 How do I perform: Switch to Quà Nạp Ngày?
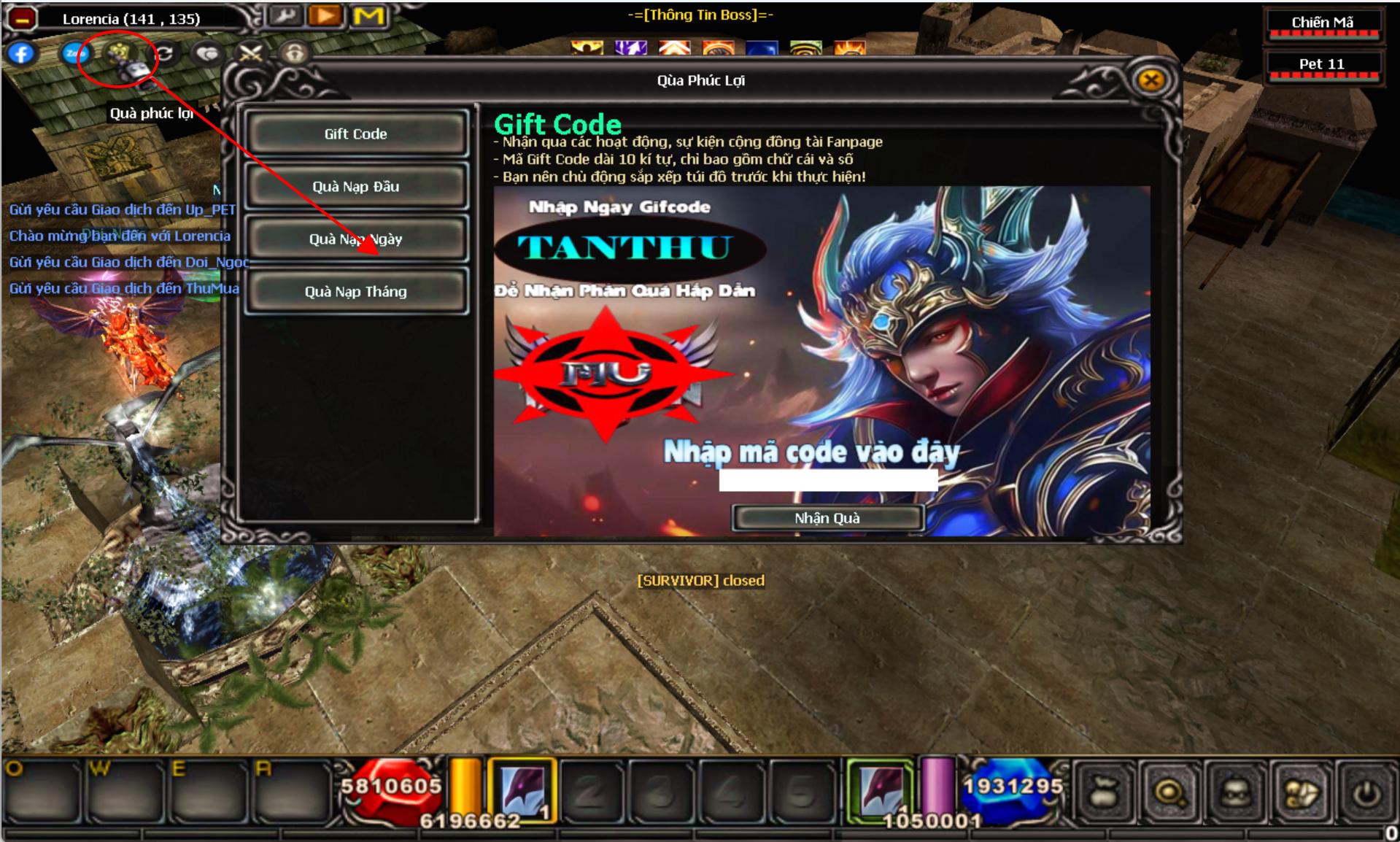click(x=356, y=239)
